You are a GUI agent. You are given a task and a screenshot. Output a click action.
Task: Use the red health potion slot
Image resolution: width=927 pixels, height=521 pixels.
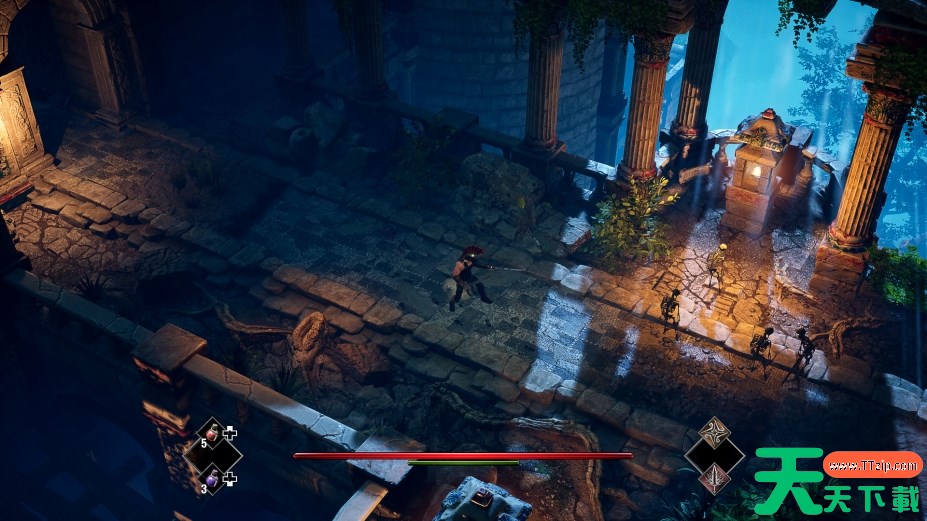pyautogui.click(x=212, y=434)
